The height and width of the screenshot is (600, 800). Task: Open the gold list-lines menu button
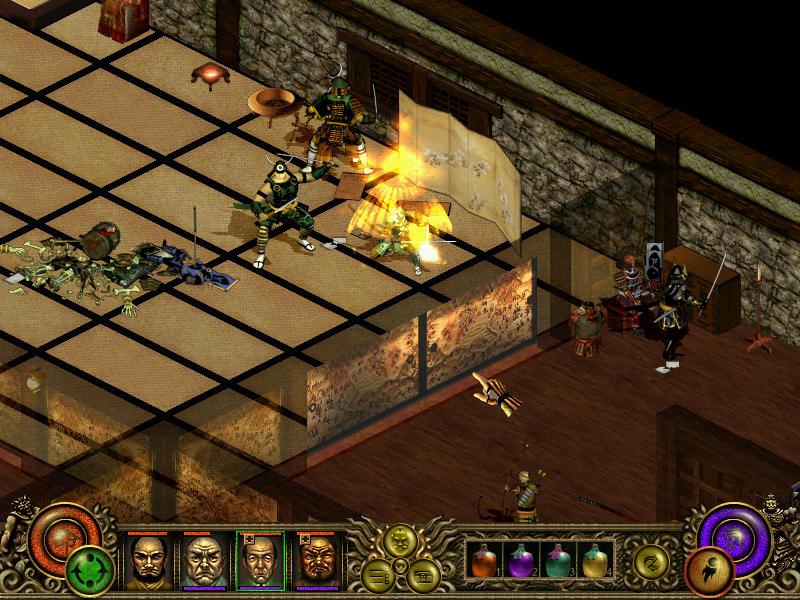(379, 575)
